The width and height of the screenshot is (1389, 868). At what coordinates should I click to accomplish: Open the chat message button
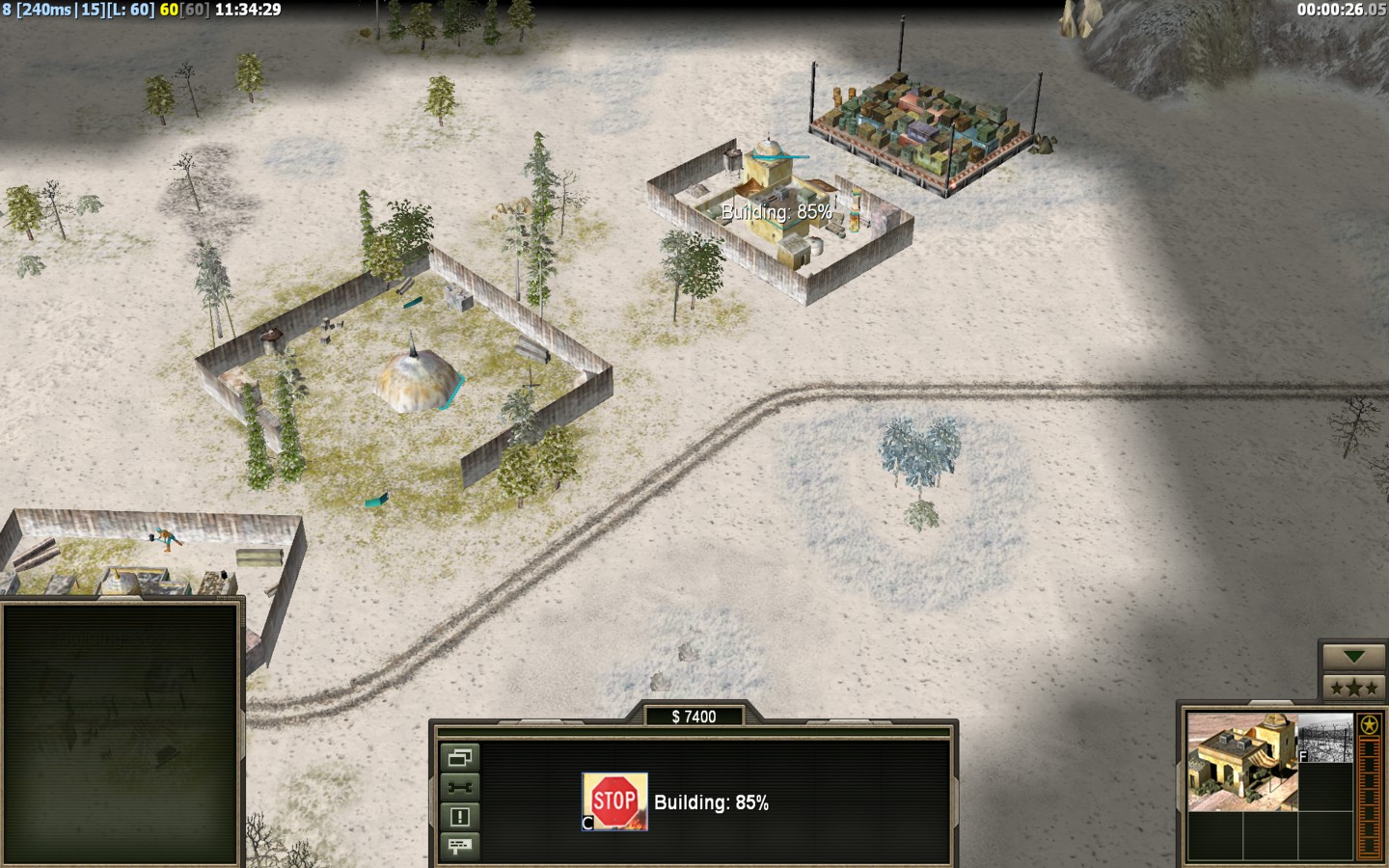pos(459,846)
